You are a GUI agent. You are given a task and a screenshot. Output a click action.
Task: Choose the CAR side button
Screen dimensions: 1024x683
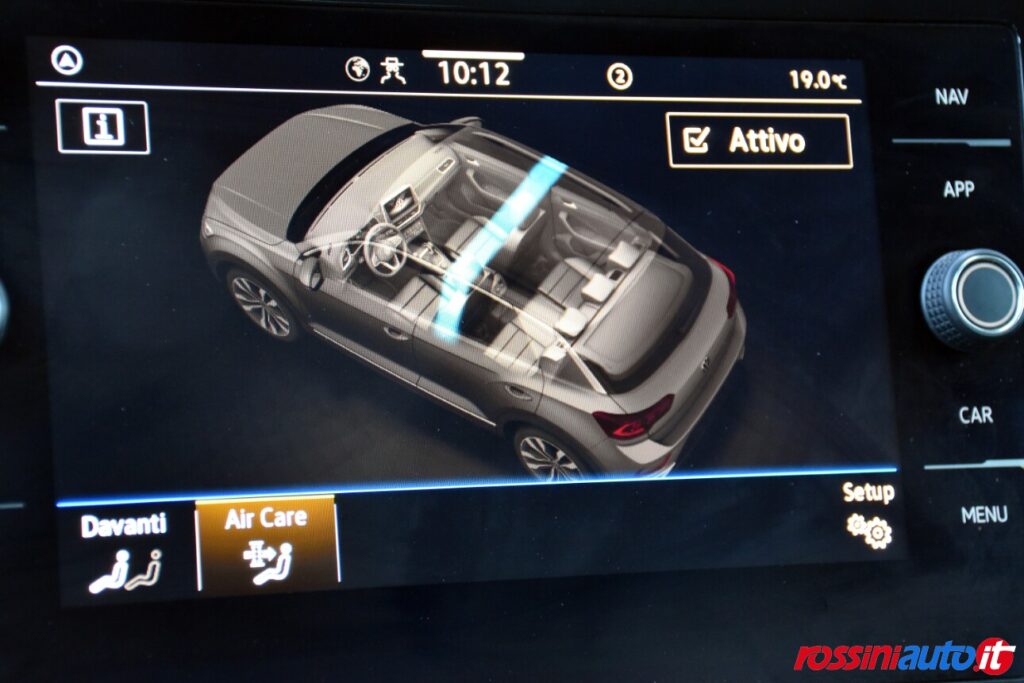pyautogui.click(x=975, y=414)
